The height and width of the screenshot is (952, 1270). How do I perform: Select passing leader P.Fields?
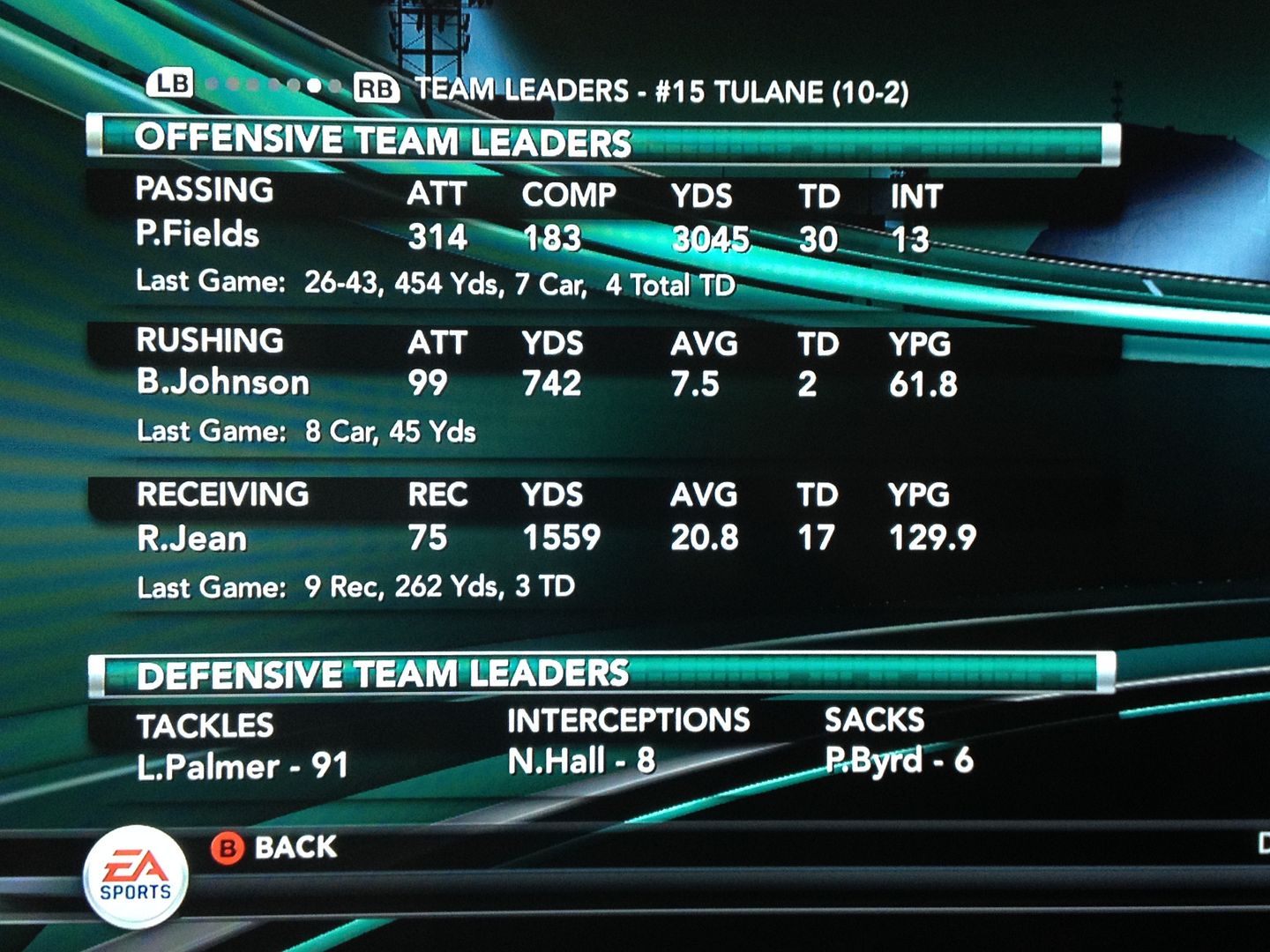tap(198, 234)
